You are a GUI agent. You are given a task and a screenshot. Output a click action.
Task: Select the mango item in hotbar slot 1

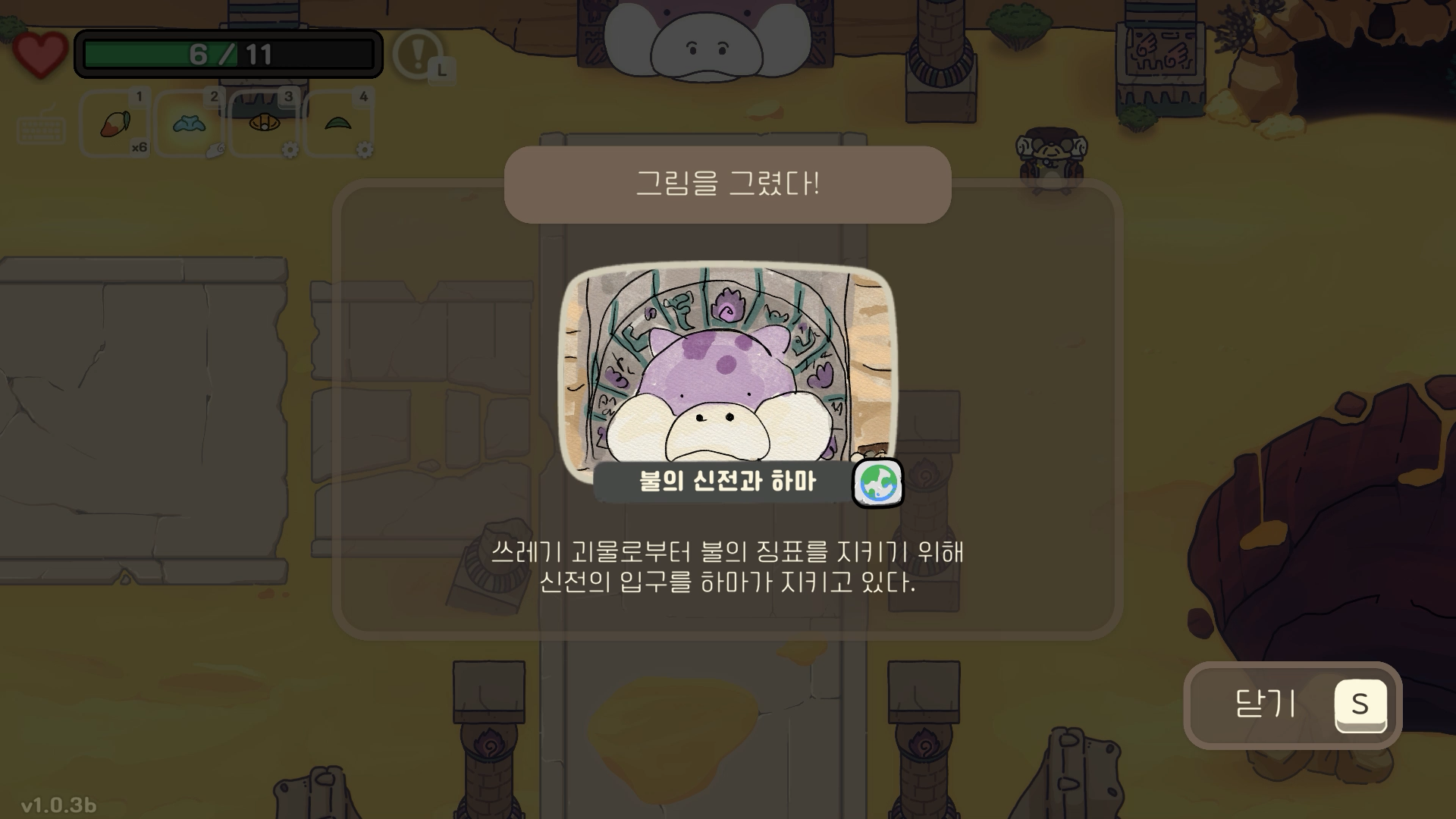[114, 124]
